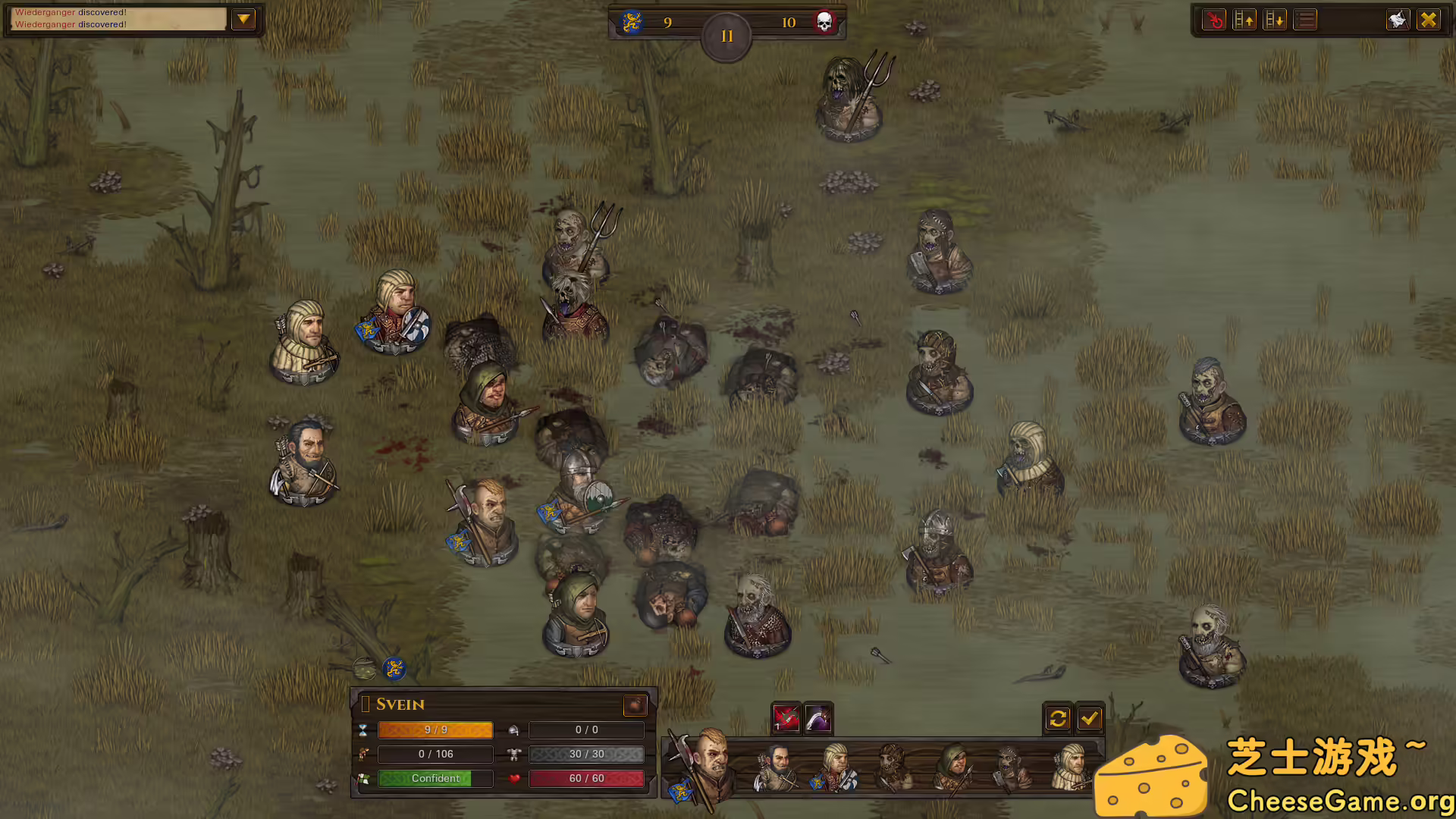Select the attack skill in slot 1
1456x819 pixels.
point(786,718)
